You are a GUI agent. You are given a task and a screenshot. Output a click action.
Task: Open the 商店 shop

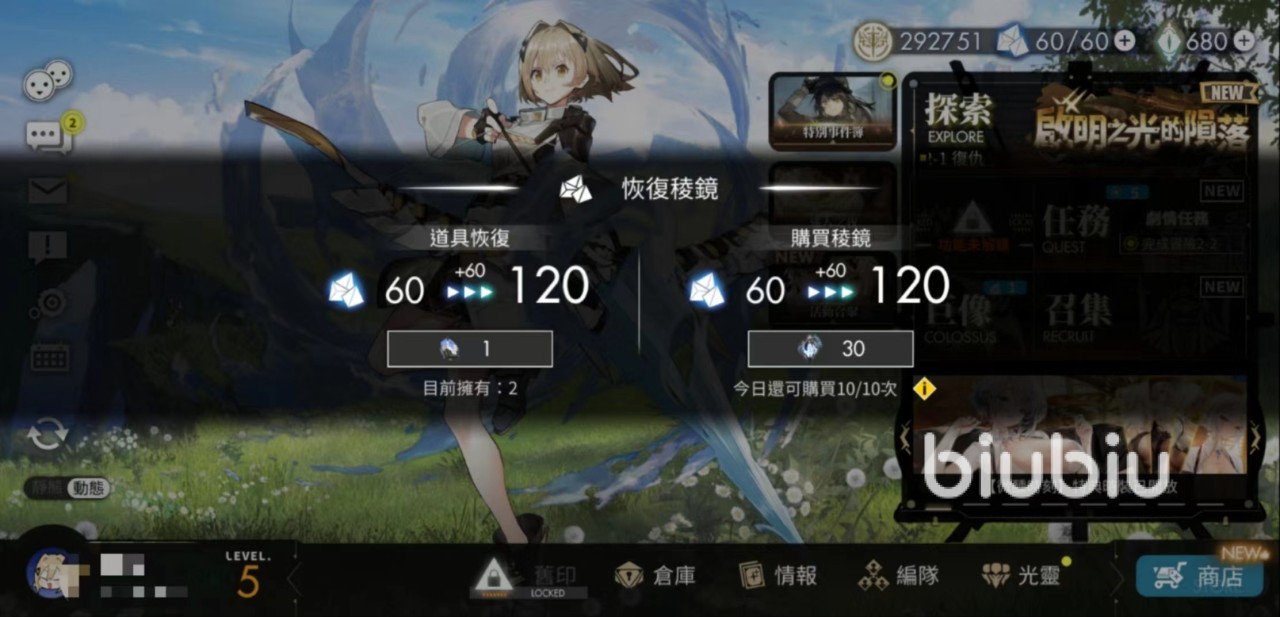tap(1199, 576)
